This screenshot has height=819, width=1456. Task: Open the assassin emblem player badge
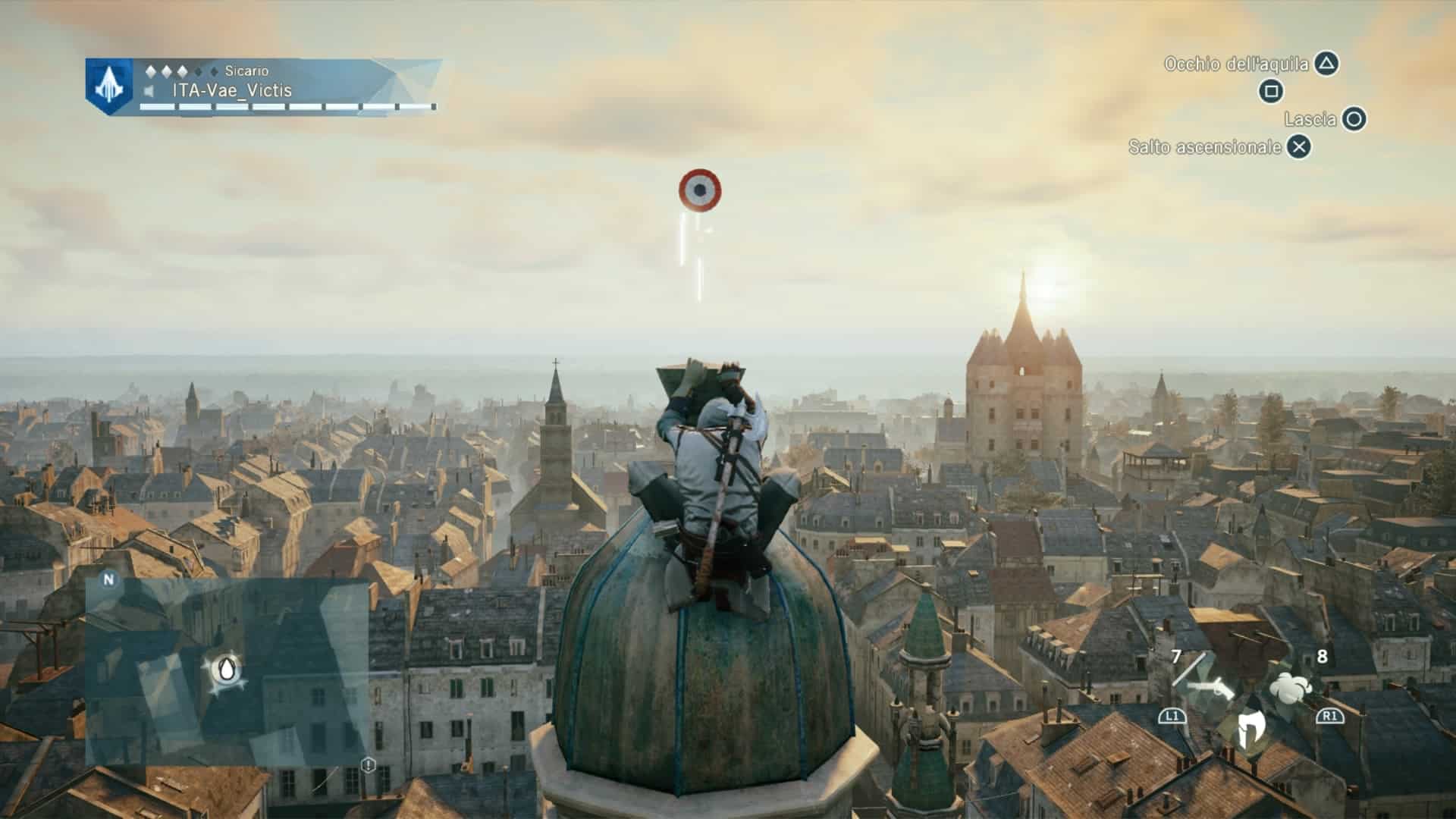(109, 86)
